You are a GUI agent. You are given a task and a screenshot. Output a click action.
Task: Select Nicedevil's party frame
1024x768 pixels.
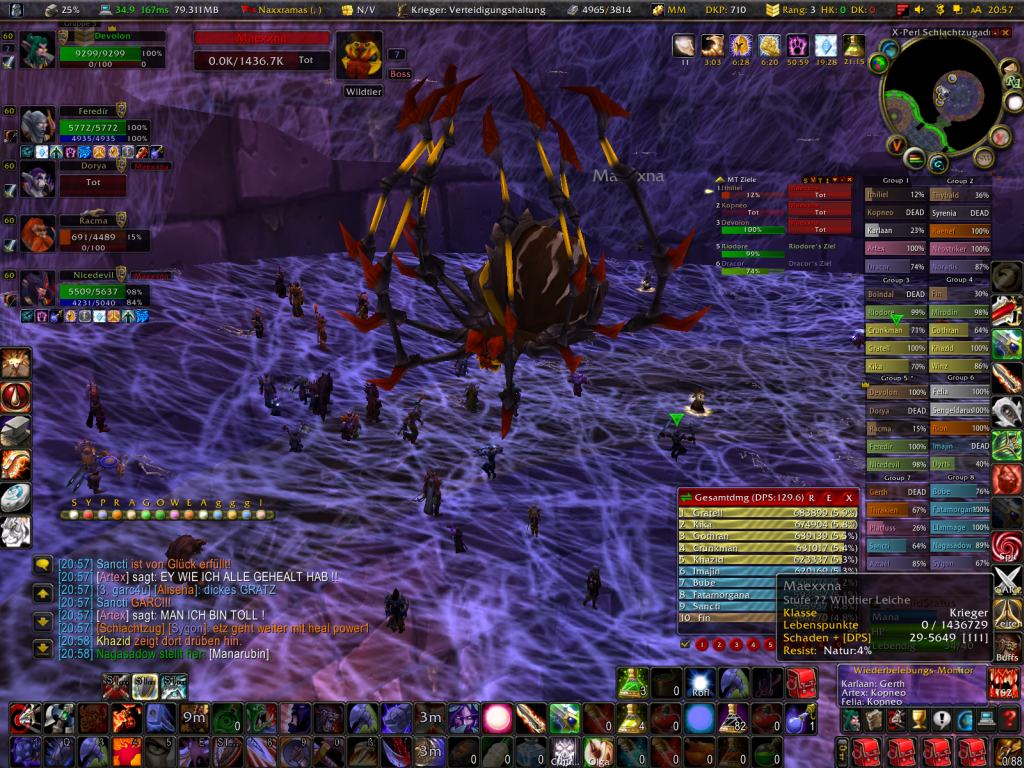(96, 288)
